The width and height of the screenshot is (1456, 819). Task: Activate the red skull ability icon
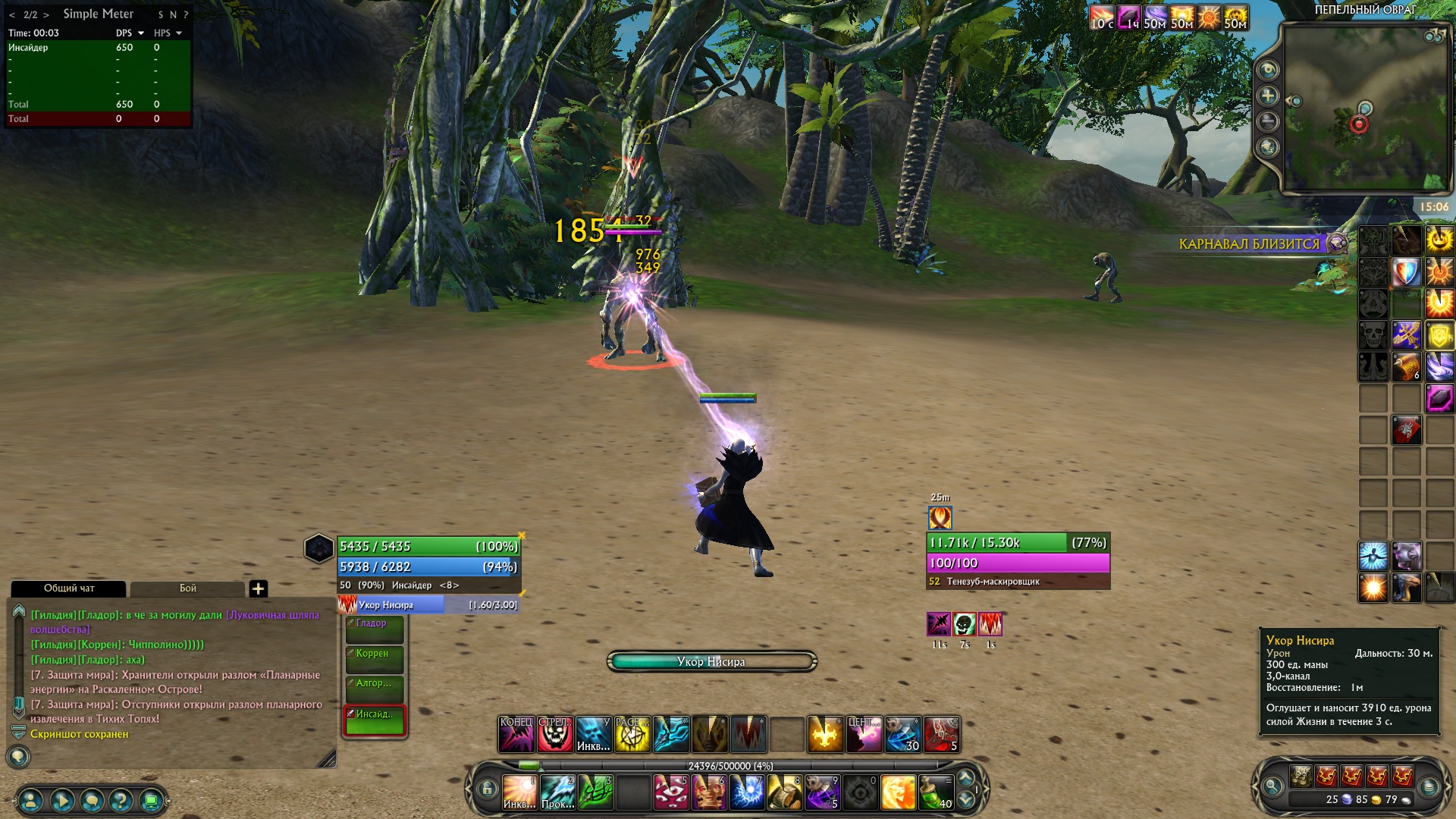coord(554,734)
